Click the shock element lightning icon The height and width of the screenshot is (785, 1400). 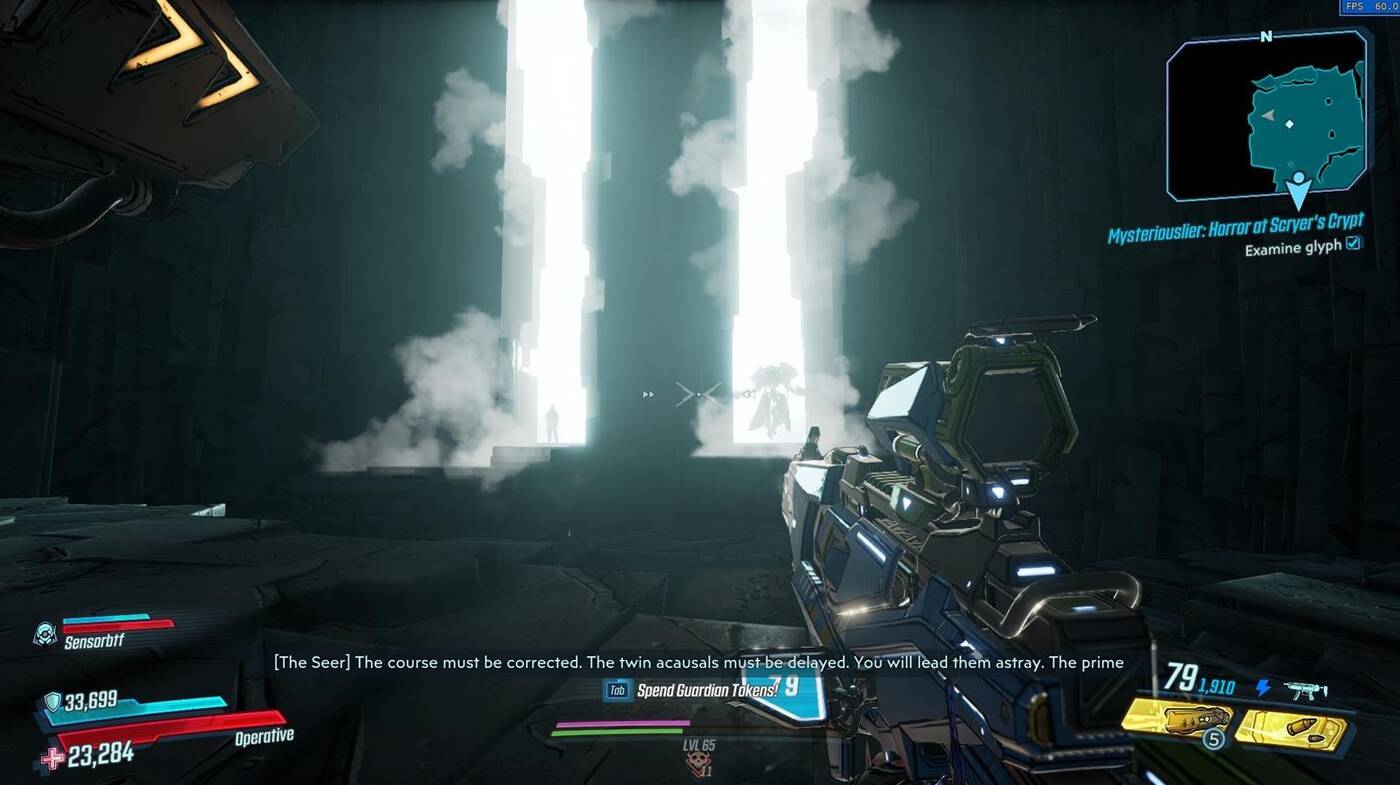click(x=1264, y=688)
